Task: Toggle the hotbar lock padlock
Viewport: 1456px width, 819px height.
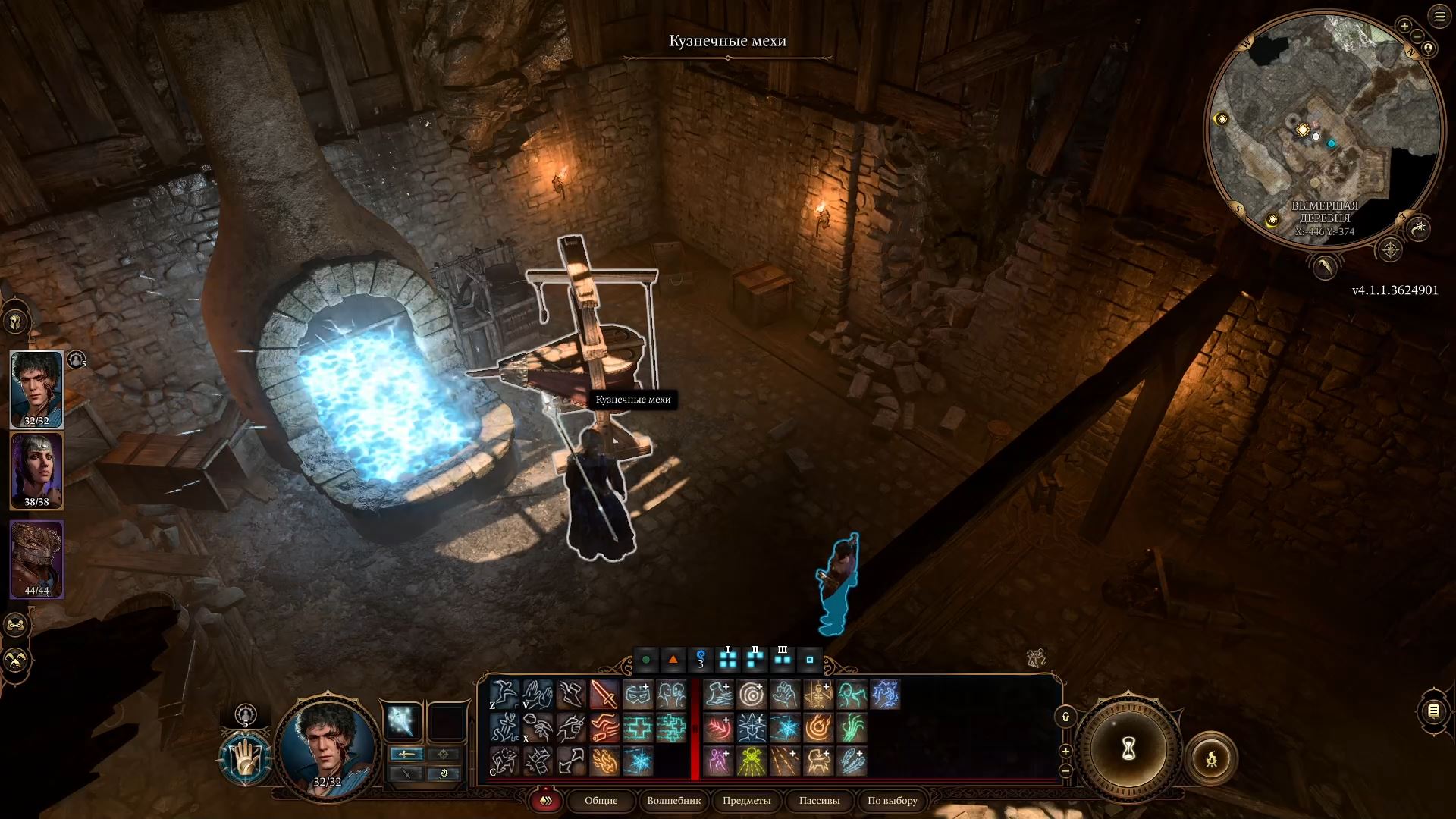Action: point(1065,717)
